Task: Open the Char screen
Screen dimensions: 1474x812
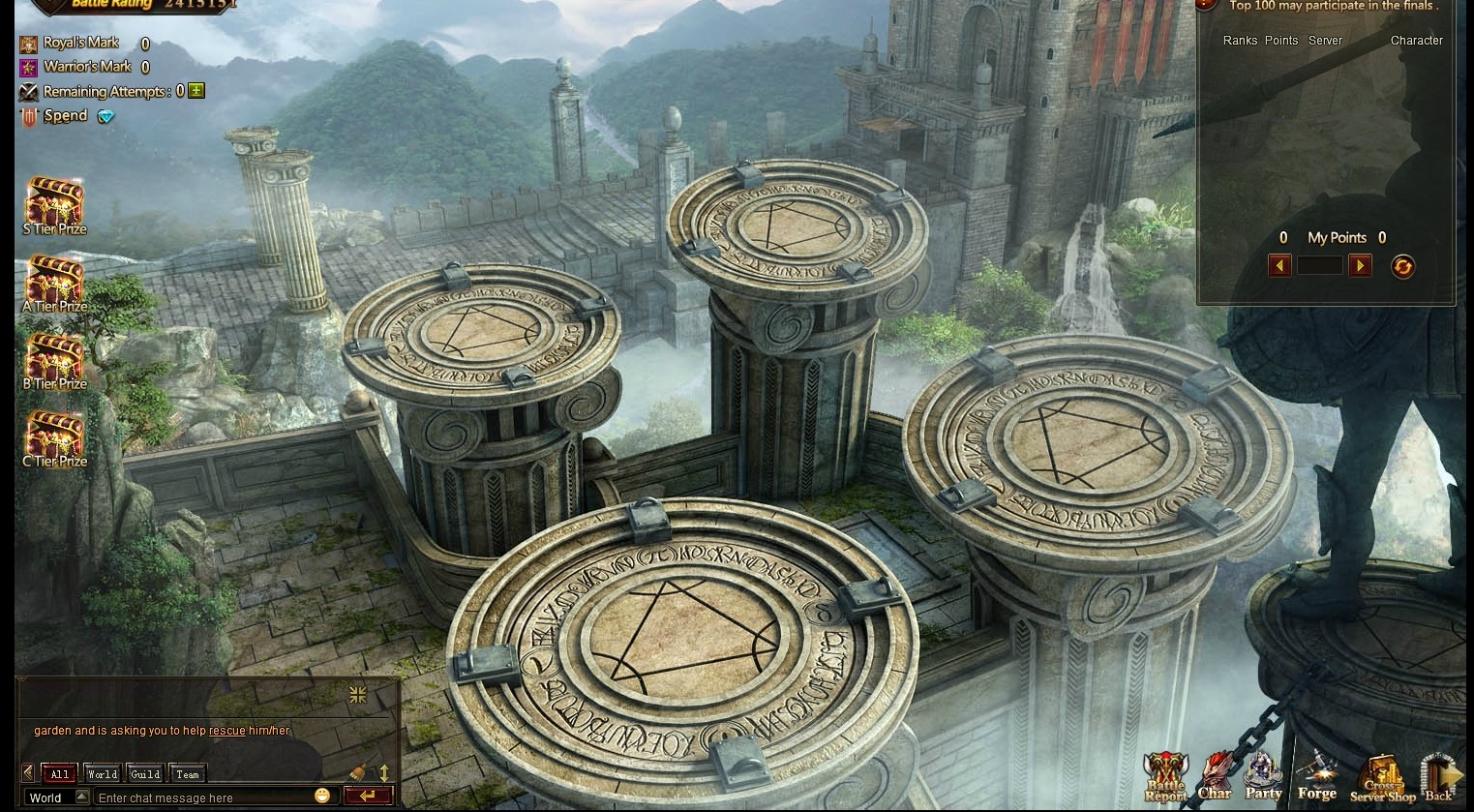Action: point(1215,776)
